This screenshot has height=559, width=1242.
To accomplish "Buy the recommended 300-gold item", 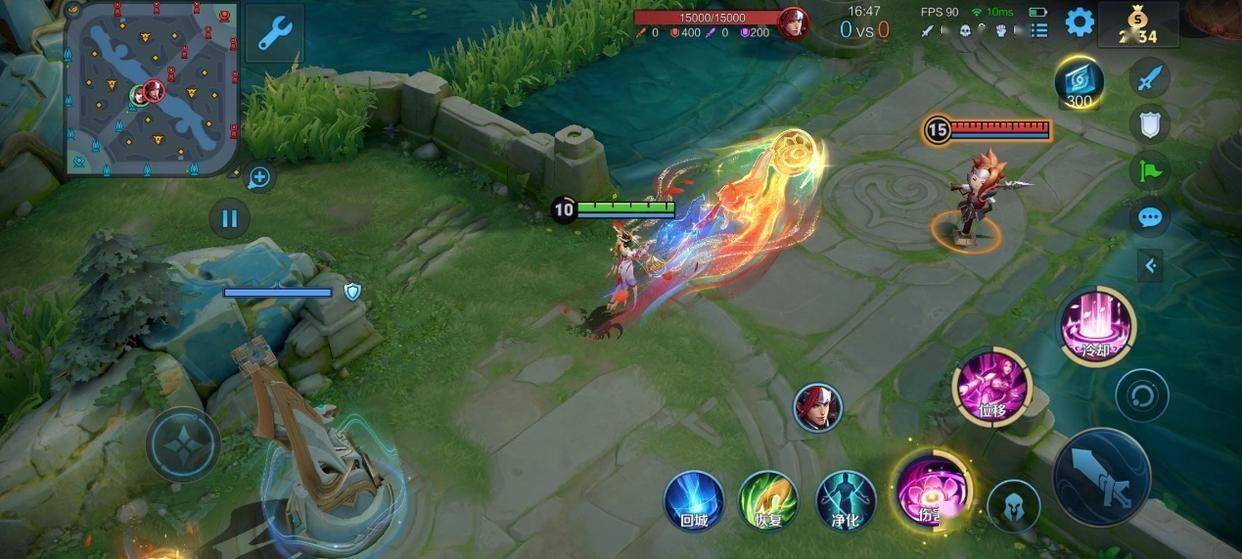I will [1079, 82].
